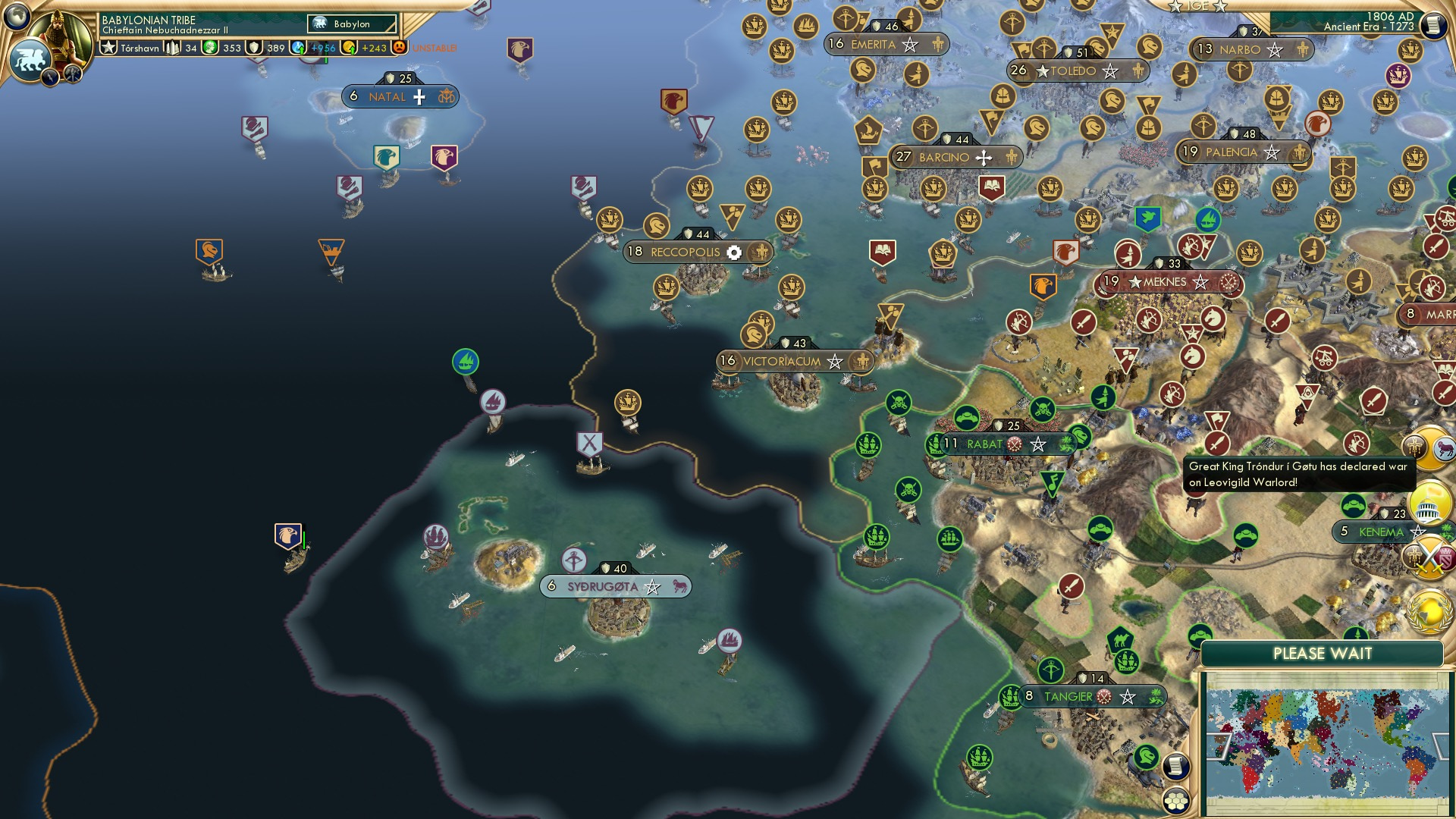This screenshot has width=1456, height=819.
Task: Click the crossed-swords war notification icon
Action: [1429, 557]
